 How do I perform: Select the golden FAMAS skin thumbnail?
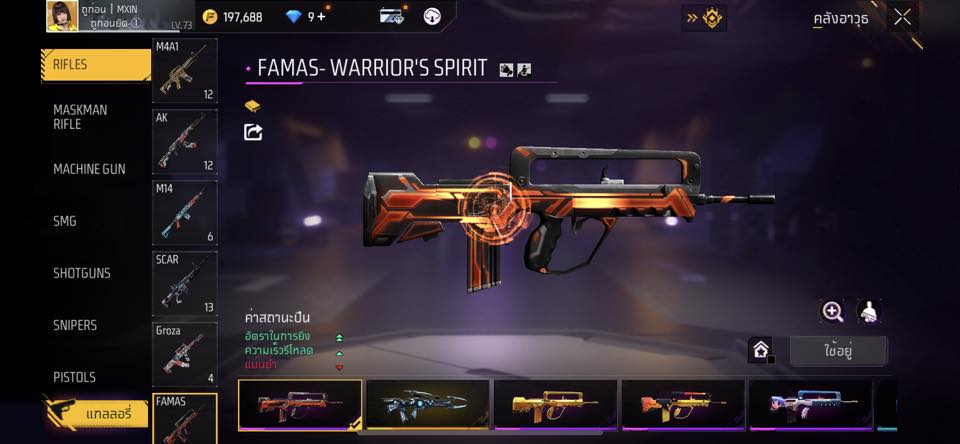coord(556,405)
